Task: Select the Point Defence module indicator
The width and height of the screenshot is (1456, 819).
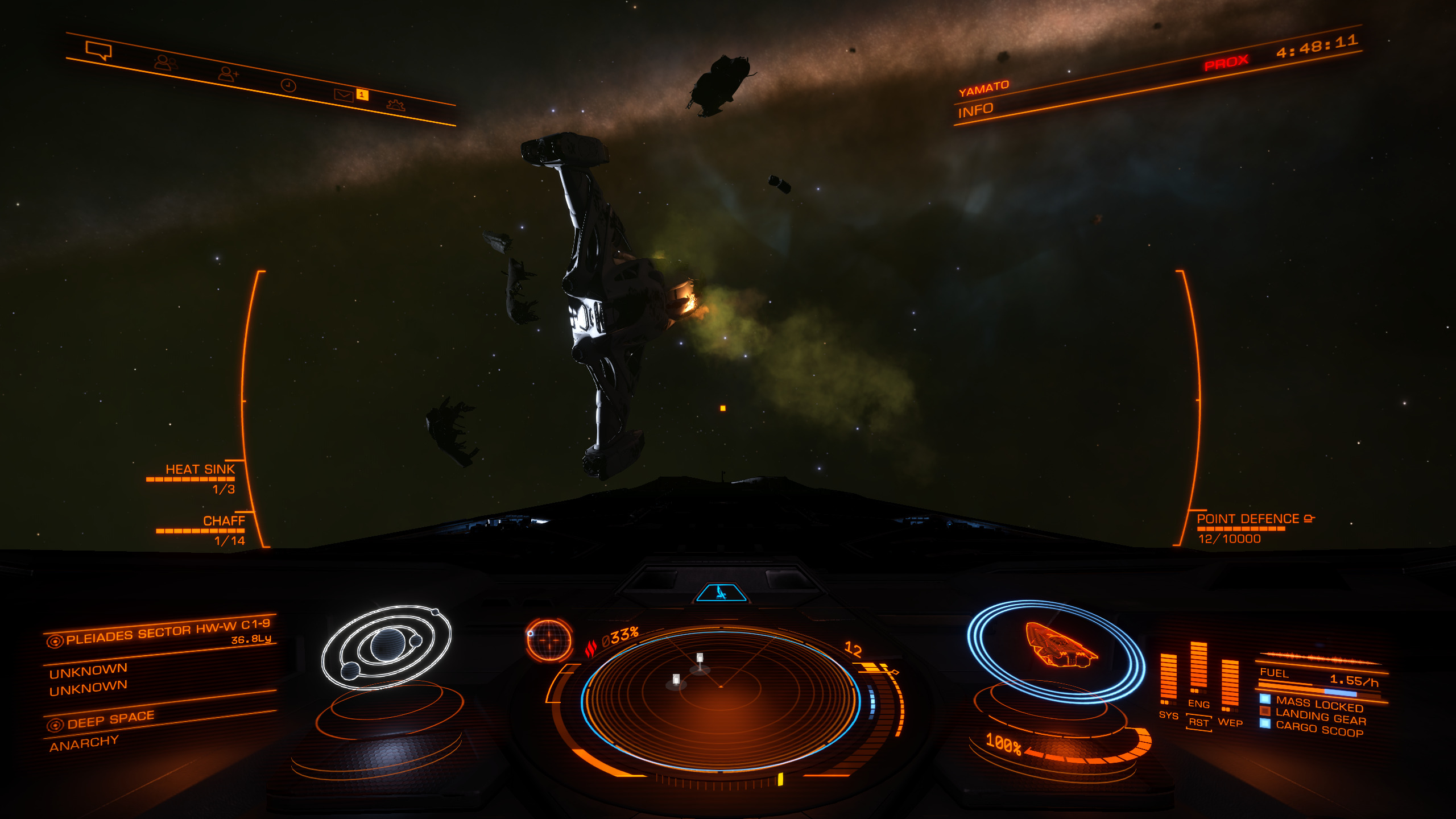Action: pos(1248,519)
